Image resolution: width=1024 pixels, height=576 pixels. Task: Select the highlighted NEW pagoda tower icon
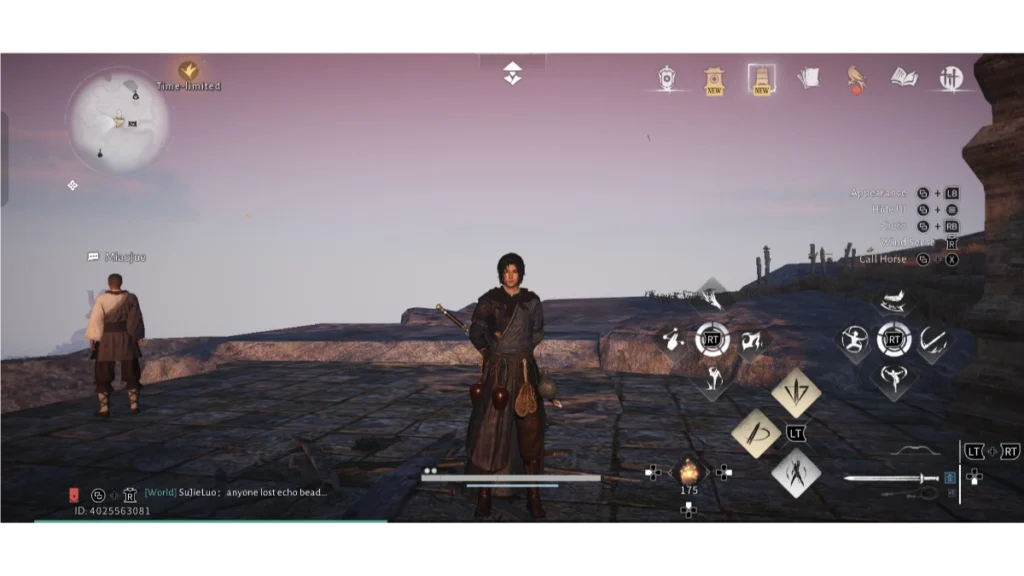pos(761,78)
